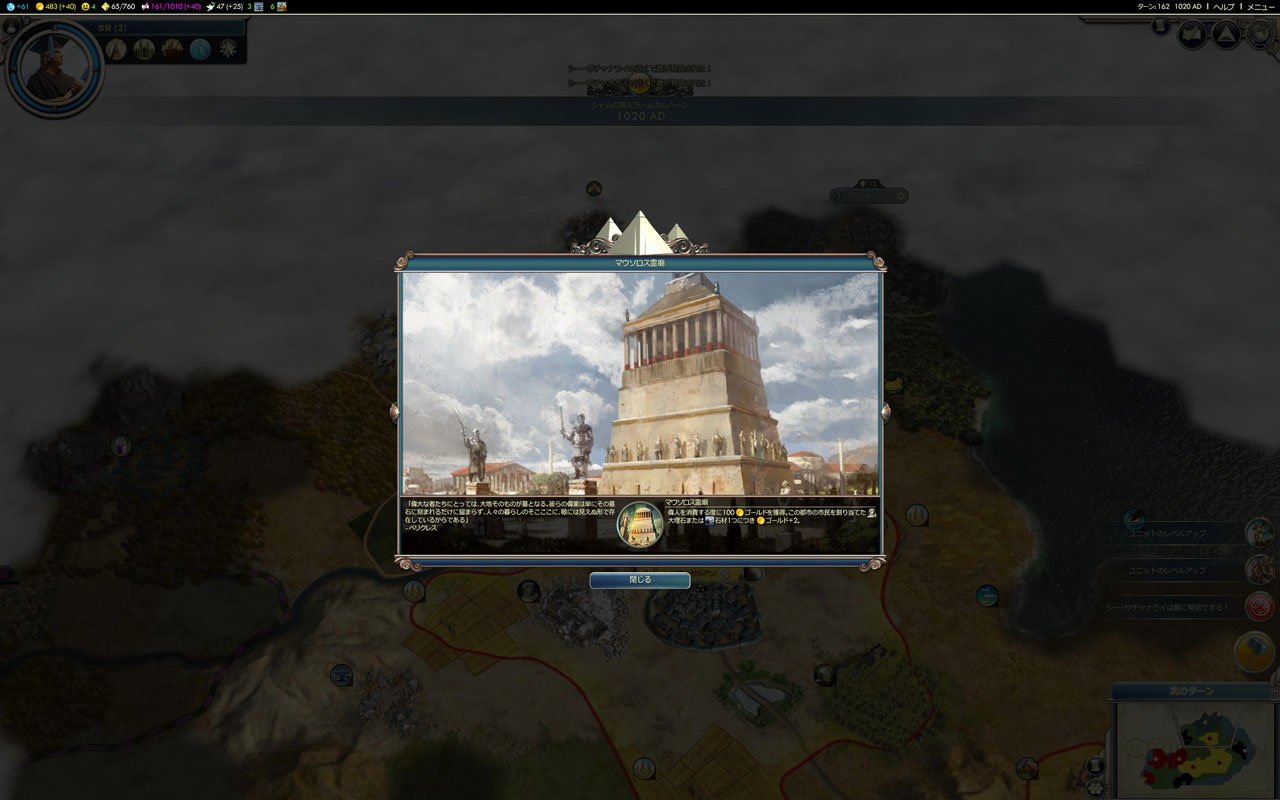Open the ヘルプ help link

tap(1224, 6)
